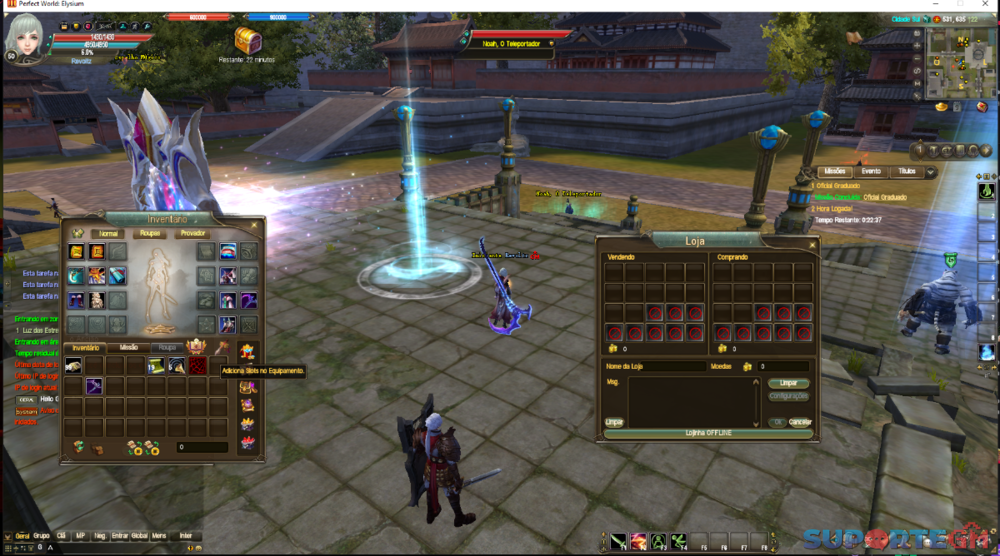Close the Loja shop window
This screenshot has width=1000, height=556.
(x=811, y=245)
